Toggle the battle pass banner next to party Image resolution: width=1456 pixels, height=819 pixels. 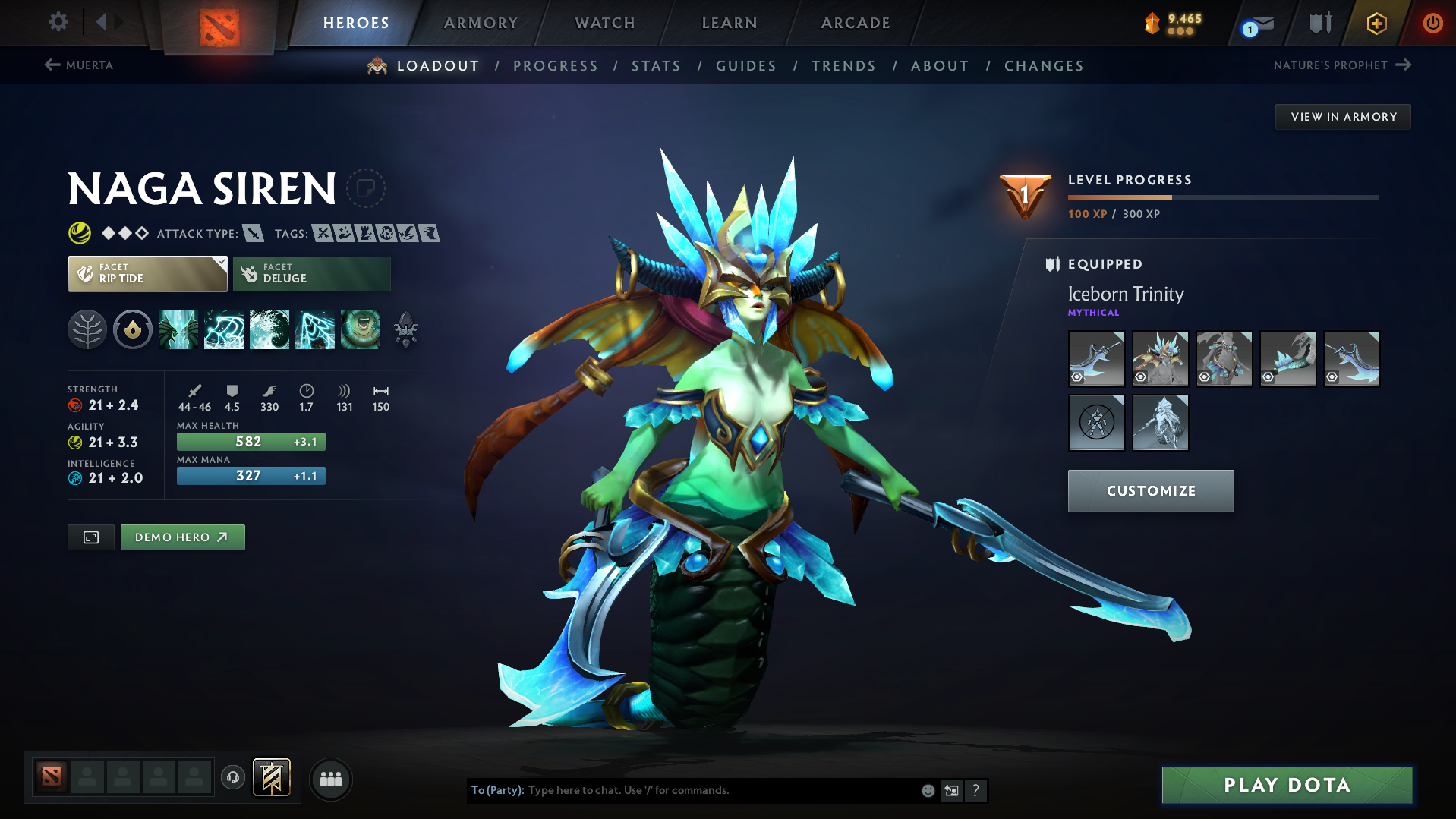click(x=271, y=777)
